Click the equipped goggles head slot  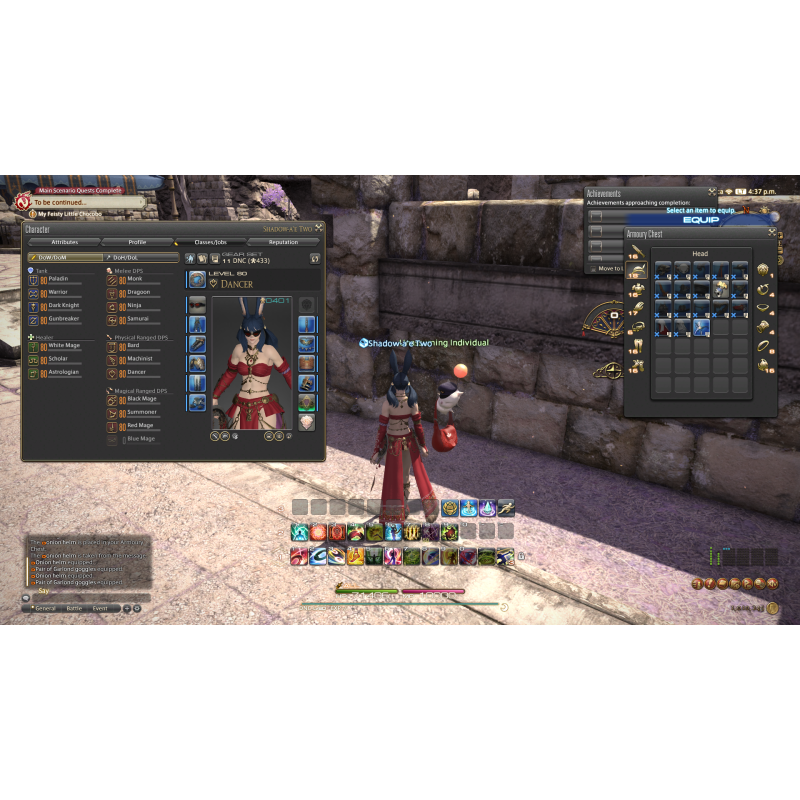click(197, 304)
